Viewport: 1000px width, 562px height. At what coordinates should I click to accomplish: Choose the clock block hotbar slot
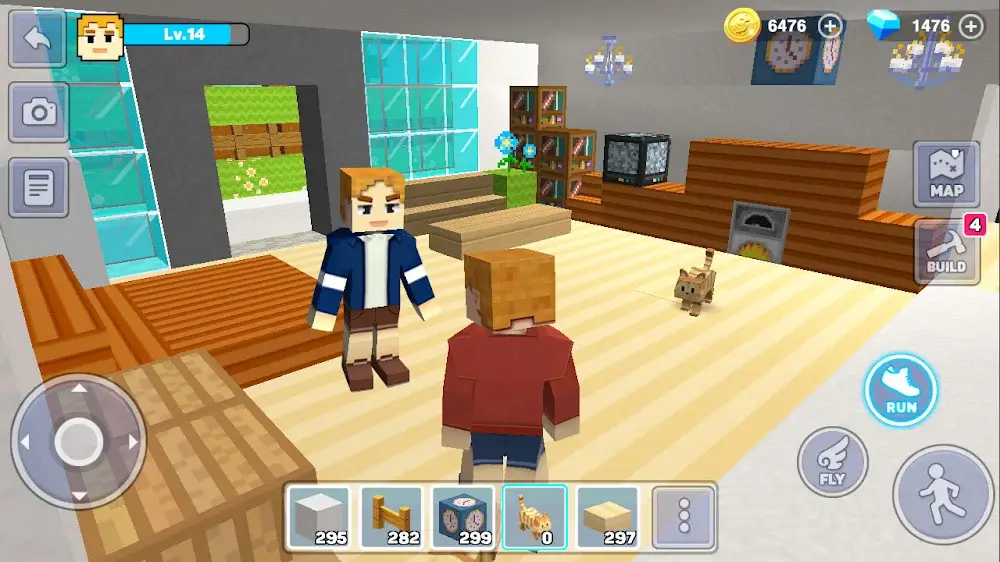tap(463, 518)
